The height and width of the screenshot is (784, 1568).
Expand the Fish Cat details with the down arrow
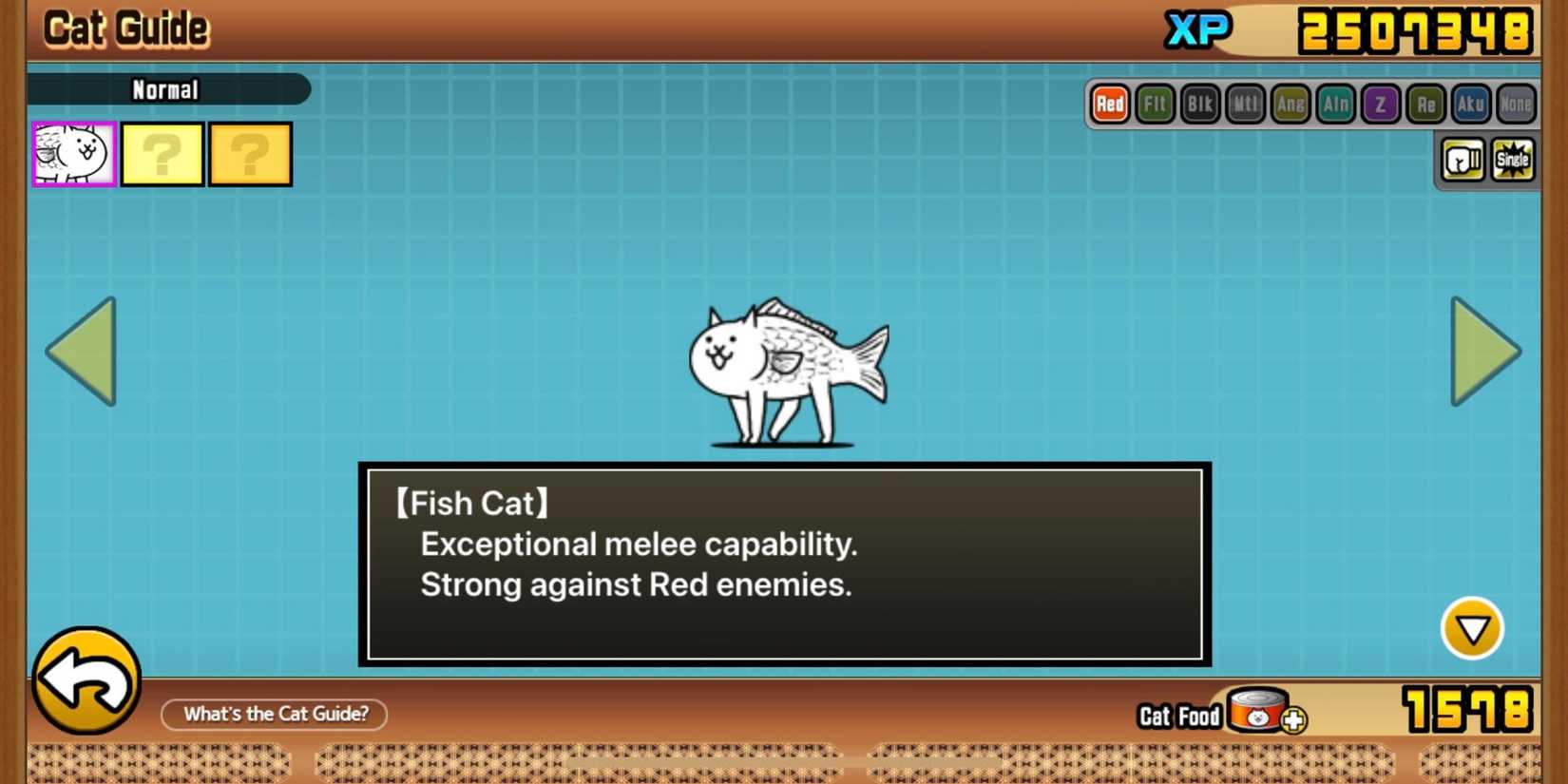[1472, 628]
